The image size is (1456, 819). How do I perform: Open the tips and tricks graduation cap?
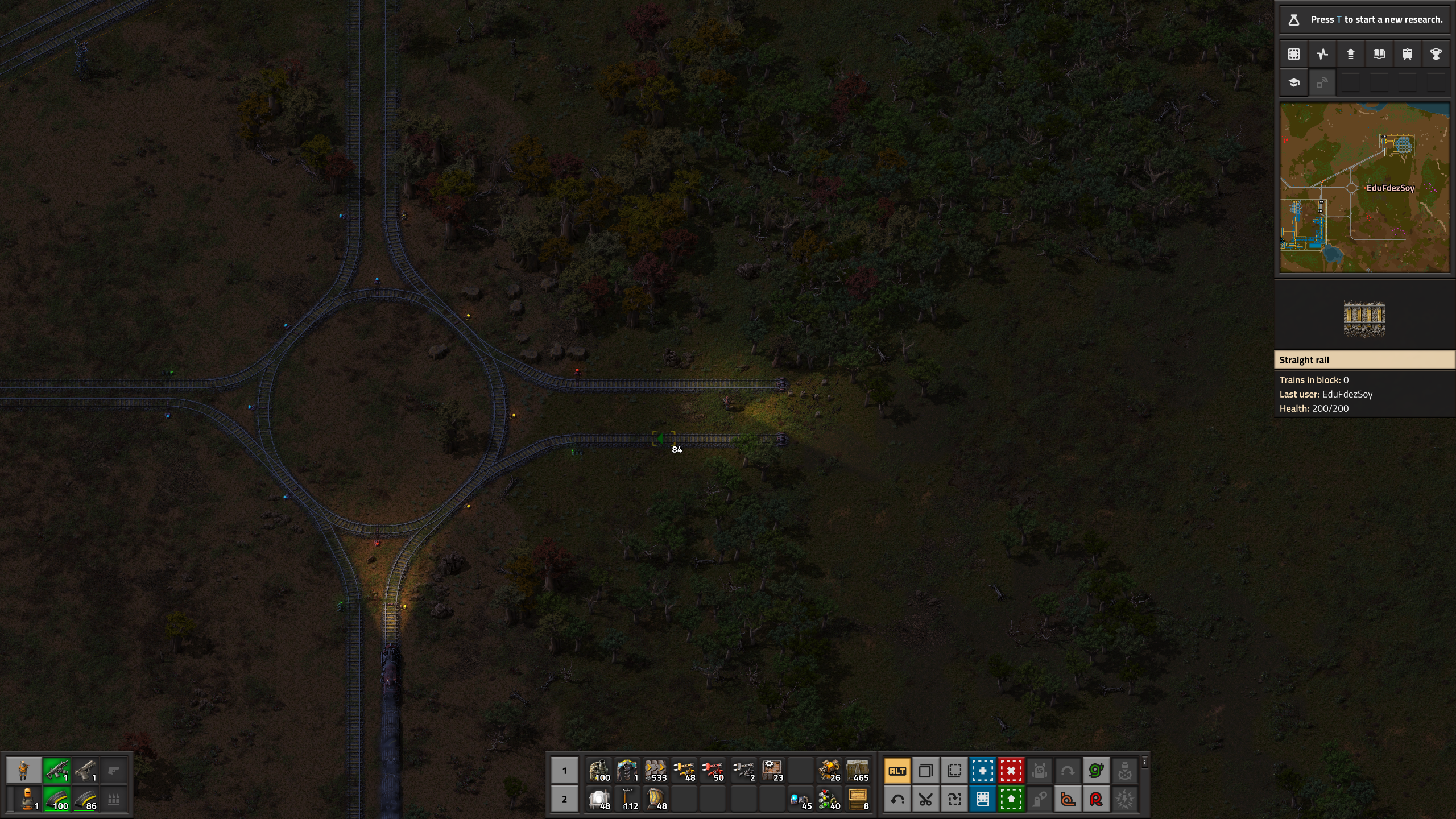coord(1294,83)
